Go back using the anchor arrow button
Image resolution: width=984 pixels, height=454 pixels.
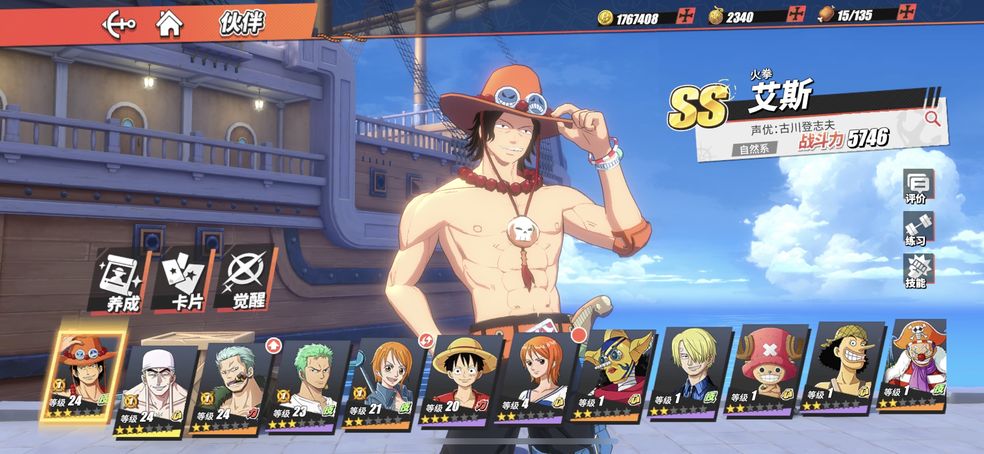pos(120,24)
